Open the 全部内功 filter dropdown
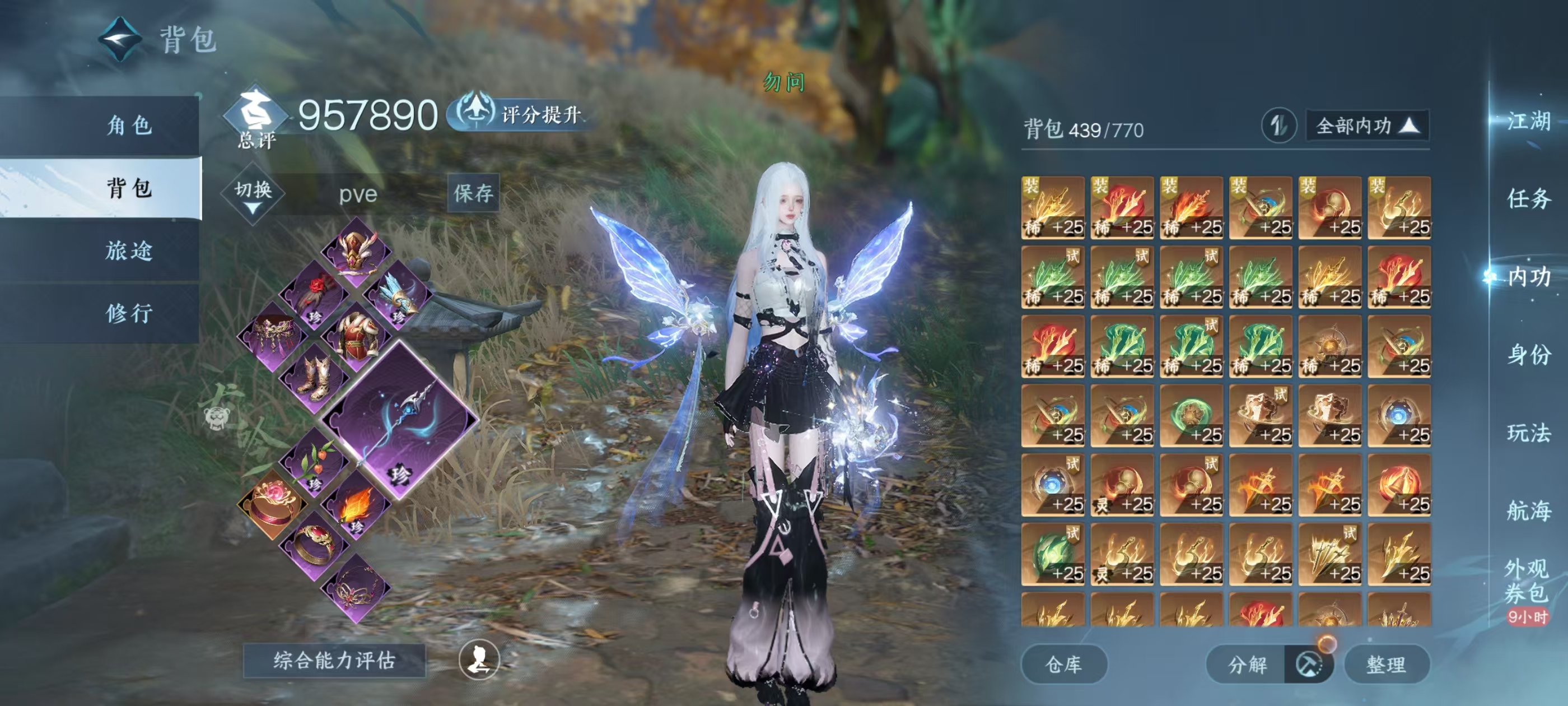Screen dimensions: 1568x706 [x=1366, y=126]
